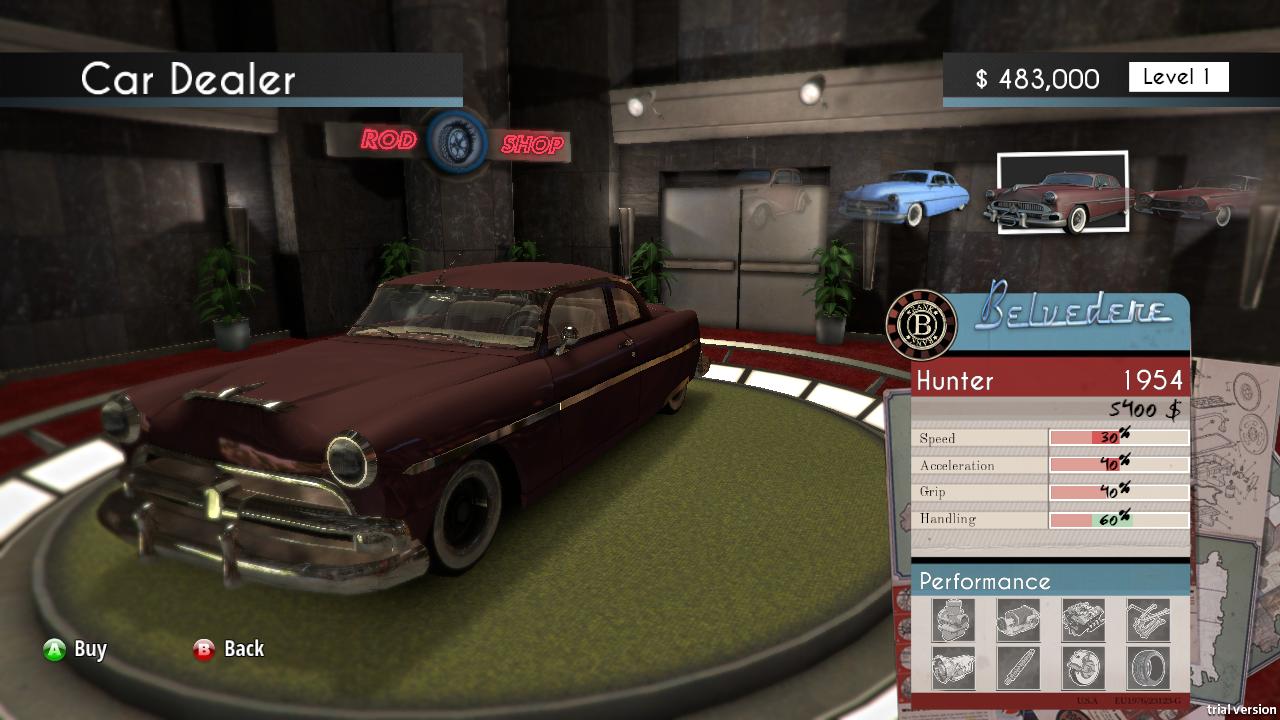Choose the exhaust headers upgrade icon
Viewport: 1280px width, 720px height.
1150,619
